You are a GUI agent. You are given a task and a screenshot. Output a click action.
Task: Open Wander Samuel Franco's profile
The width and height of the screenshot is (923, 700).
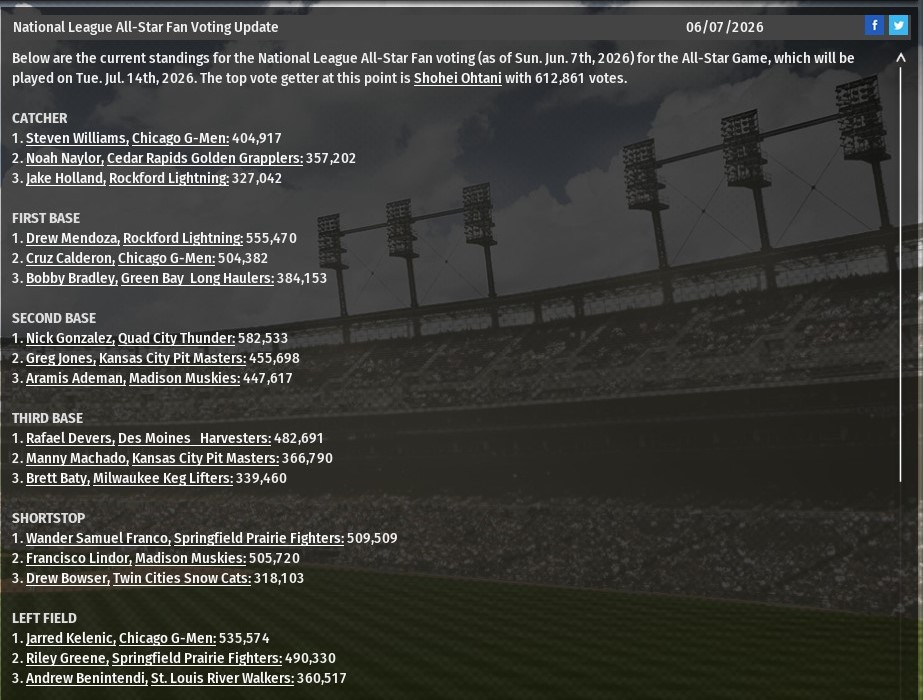pos(98,538)
